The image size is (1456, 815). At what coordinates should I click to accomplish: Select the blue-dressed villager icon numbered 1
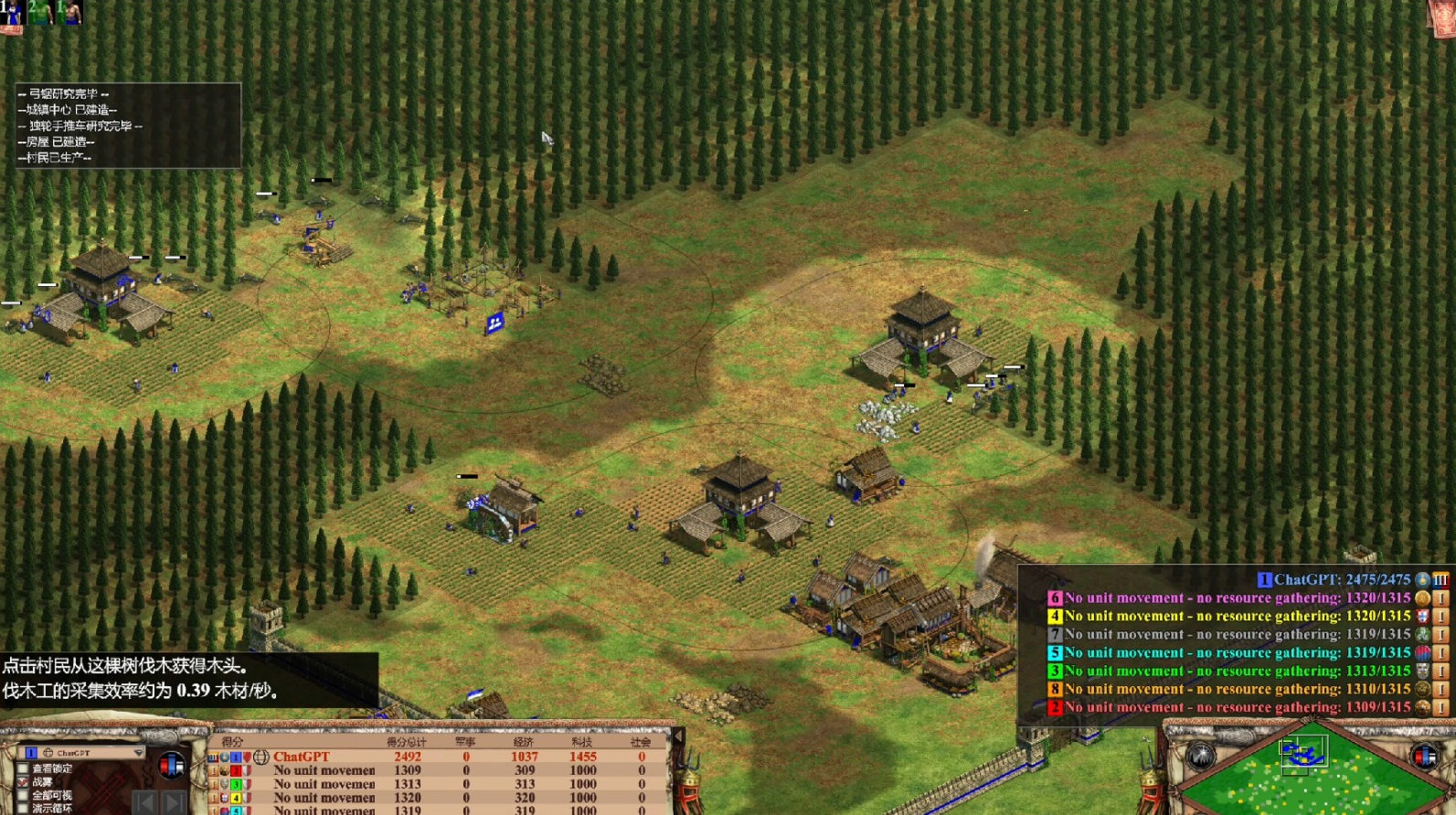12,13
